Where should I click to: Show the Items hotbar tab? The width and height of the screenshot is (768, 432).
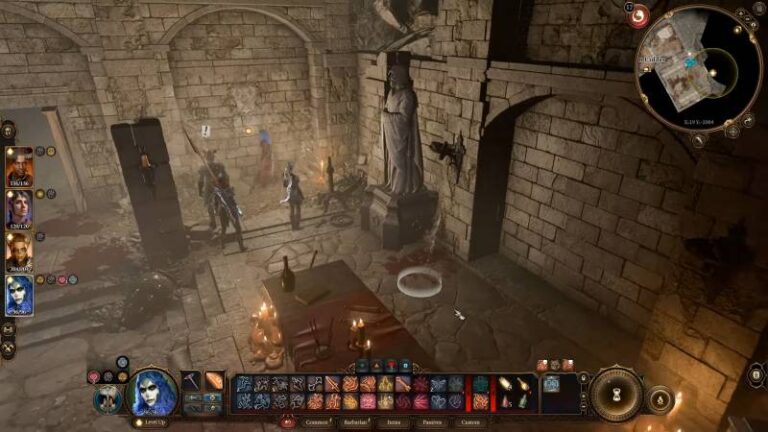click(x=394, y=423)
